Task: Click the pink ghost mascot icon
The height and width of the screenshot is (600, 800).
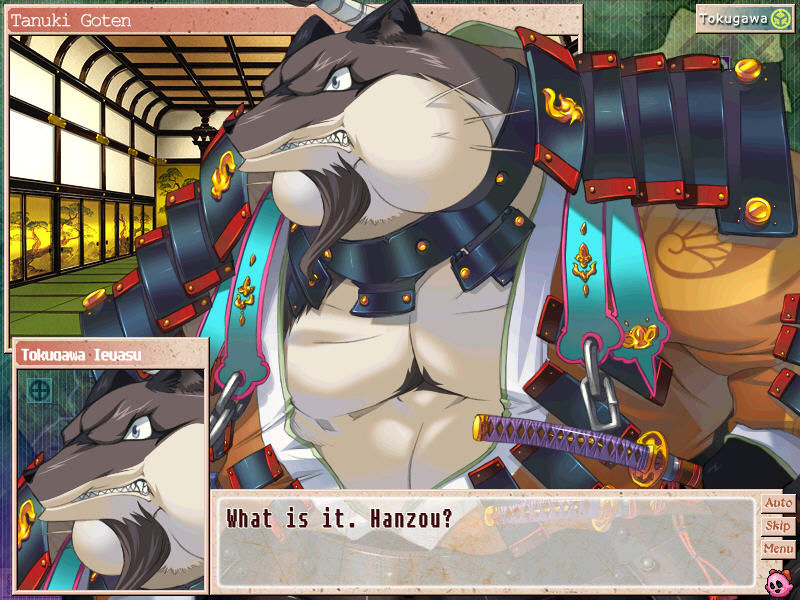Action: (x=778, y=580)
